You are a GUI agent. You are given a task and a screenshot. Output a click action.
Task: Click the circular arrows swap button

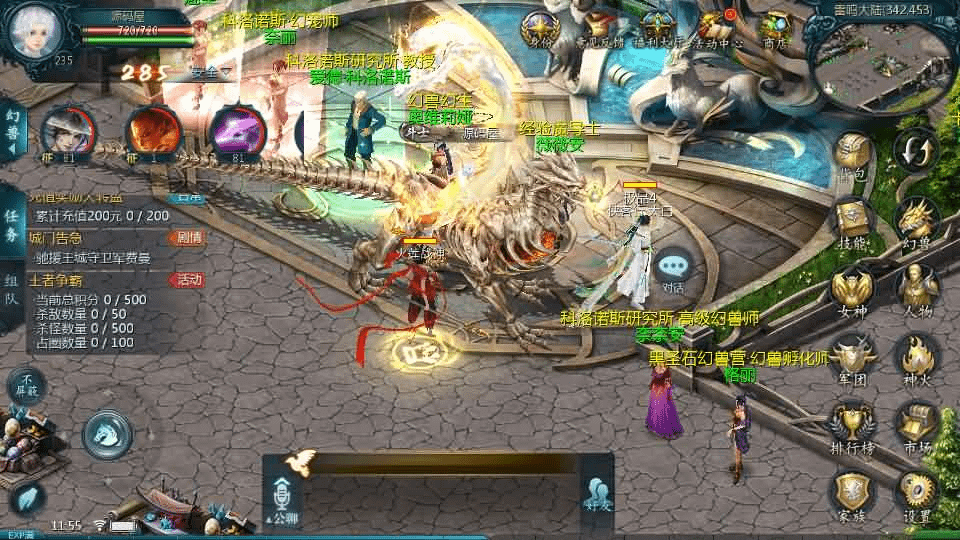(x=916, y=151)
